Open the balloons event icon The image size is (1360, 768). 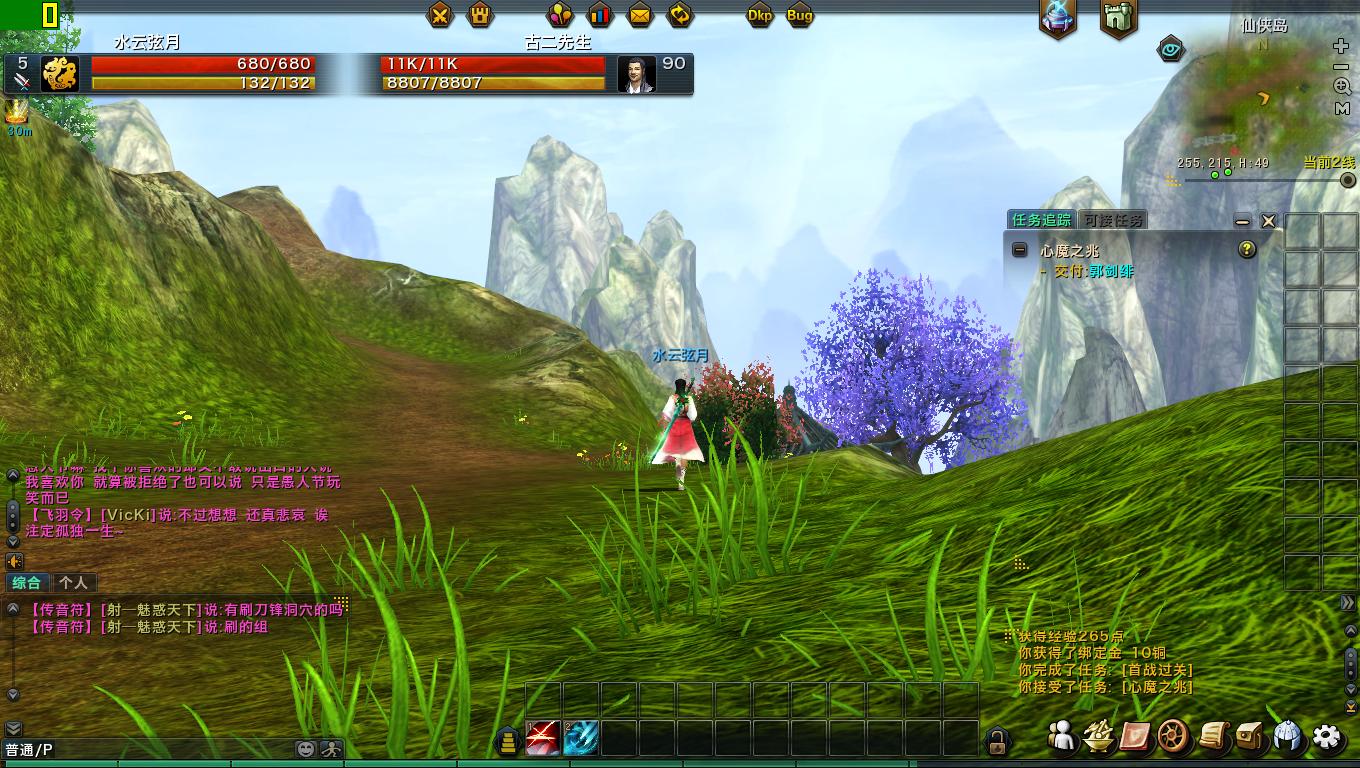[559, 15]
